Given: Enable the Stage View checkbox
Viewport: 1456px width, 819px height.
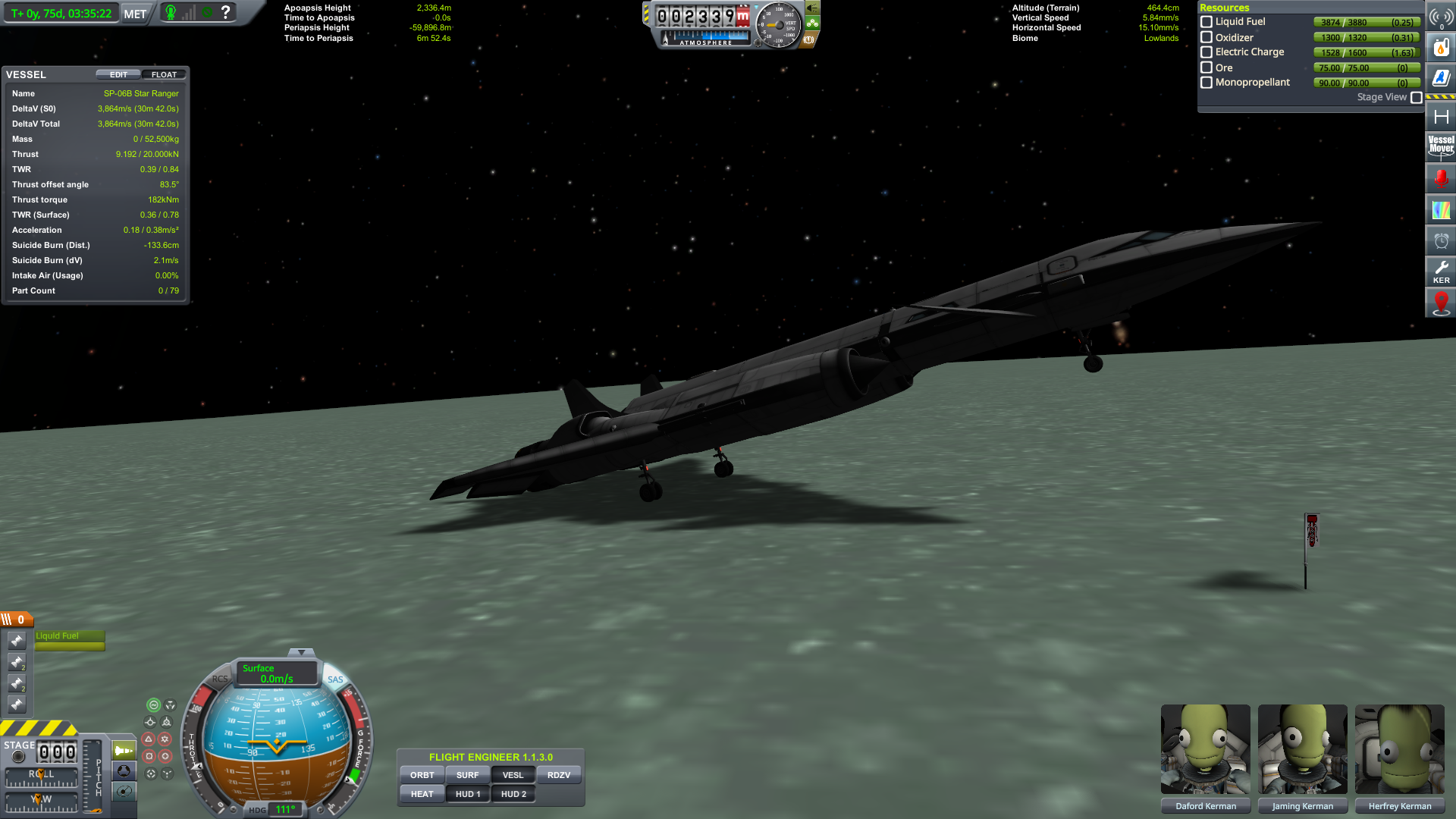Looking at the screenshot, I should (1417, 98).
